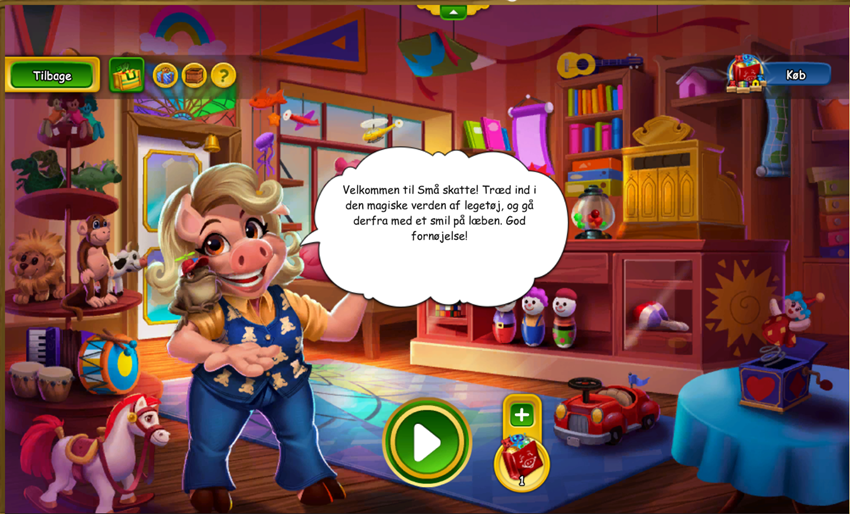
Task: Go back with the Tilbage button
Action: [52, 75]
